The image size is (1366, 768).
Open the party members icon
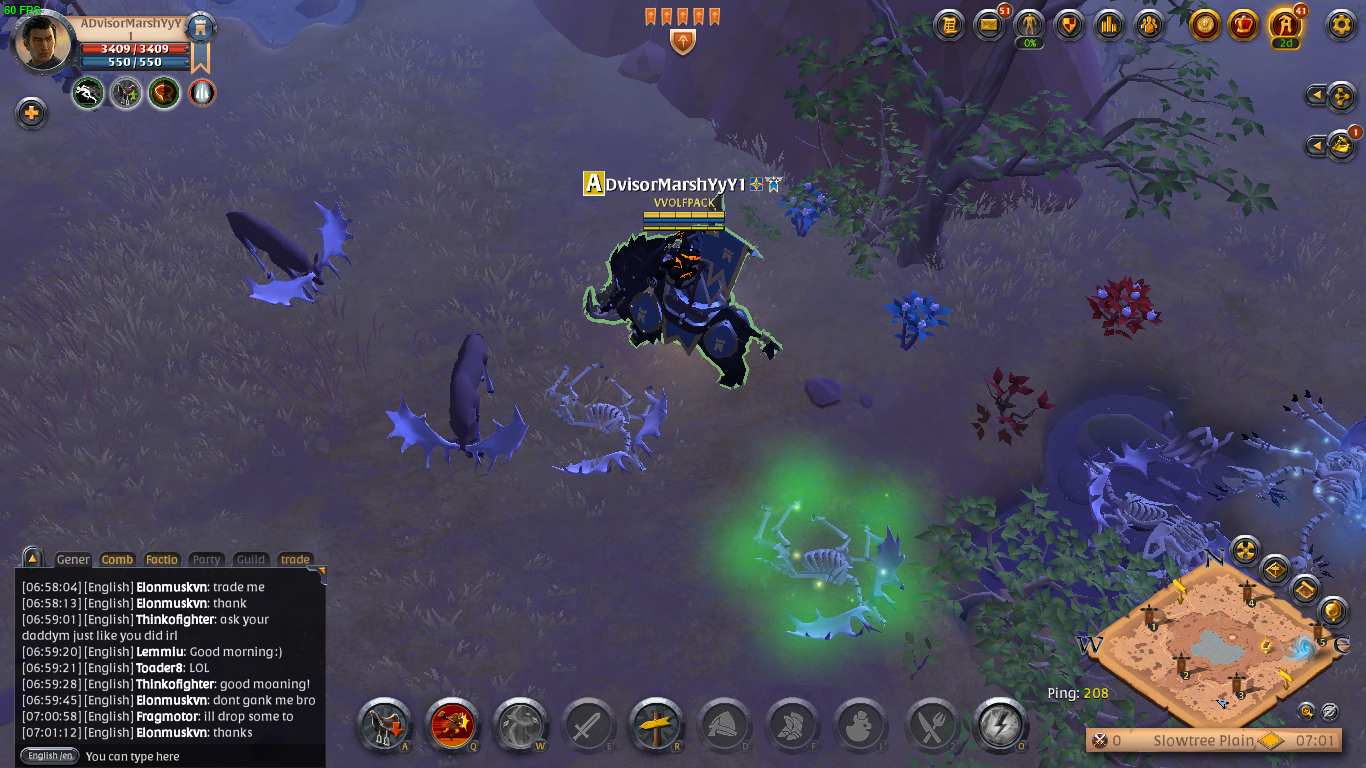coord(1150,25)
